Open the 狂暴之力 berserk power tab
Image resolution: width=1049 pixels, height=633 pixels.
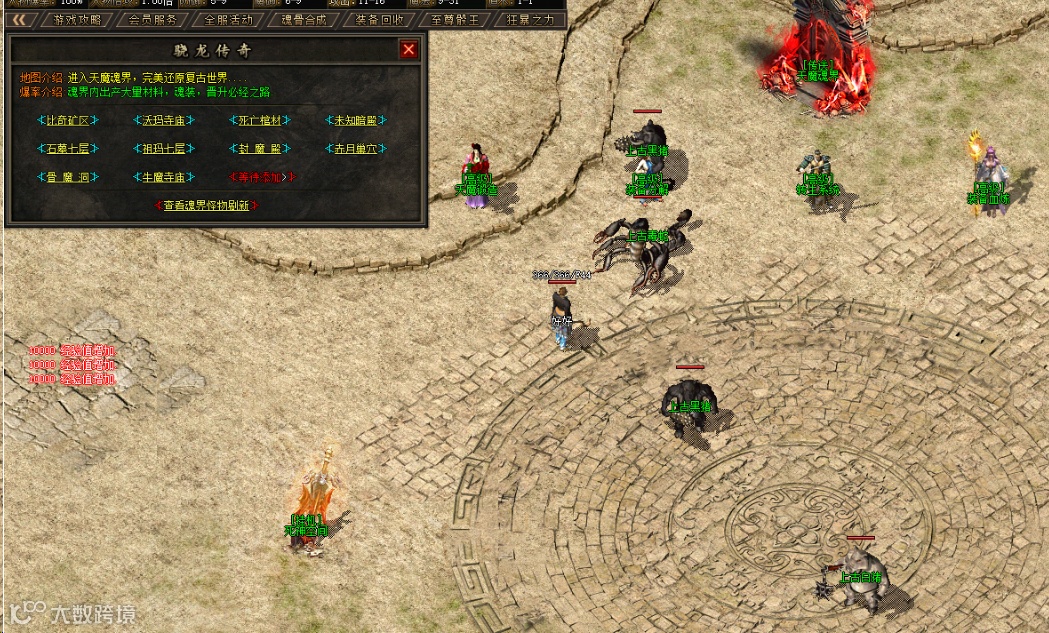(x=530, y=19)
